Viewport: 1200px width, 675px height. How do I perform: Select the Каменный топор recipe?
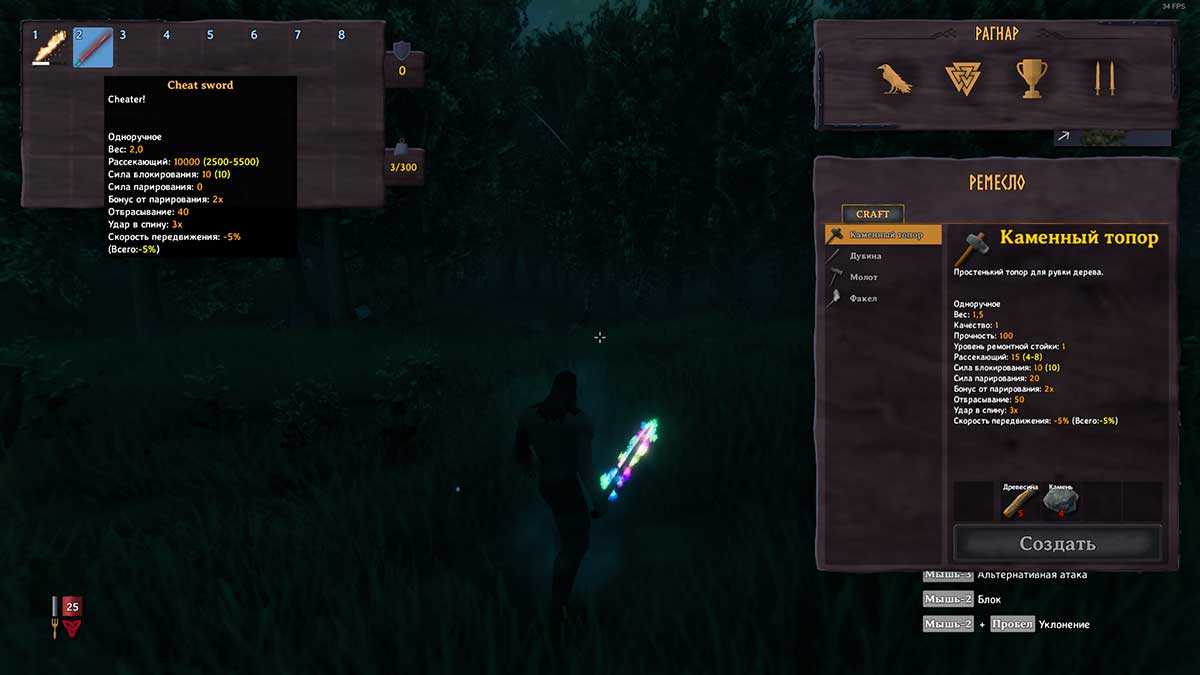(883, 235)
